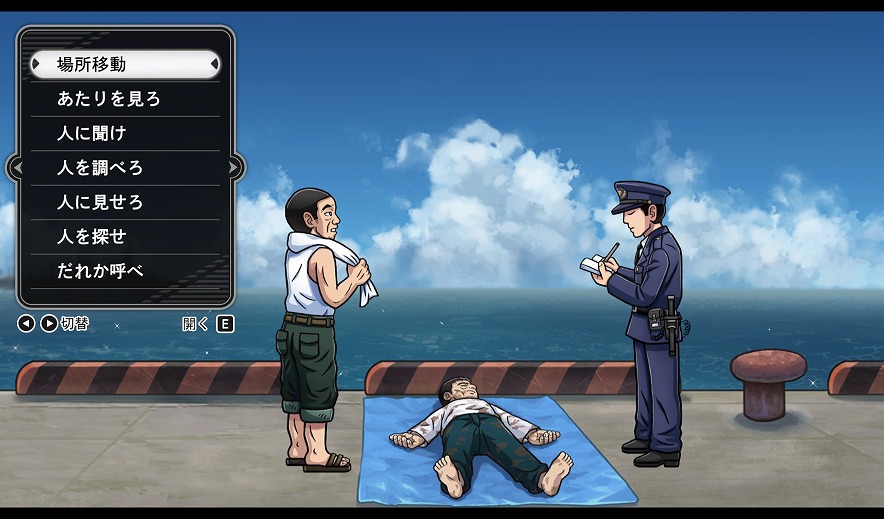Choose あたりを見ろ from the command list
The image size is (884, 519).
(125, 99)
